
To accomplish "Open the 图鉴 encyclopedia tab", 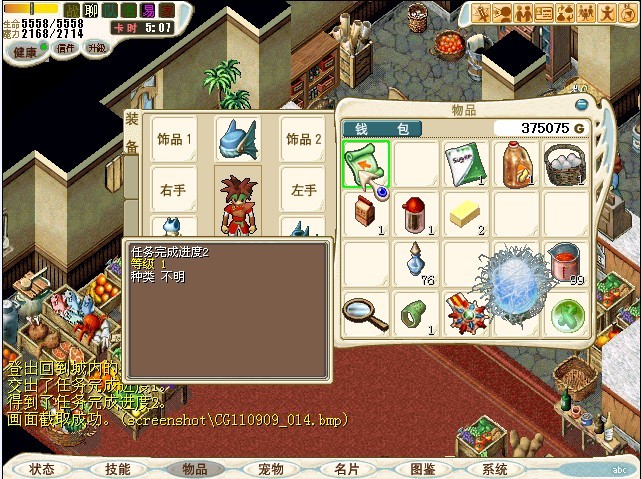I will pos(422,468).
